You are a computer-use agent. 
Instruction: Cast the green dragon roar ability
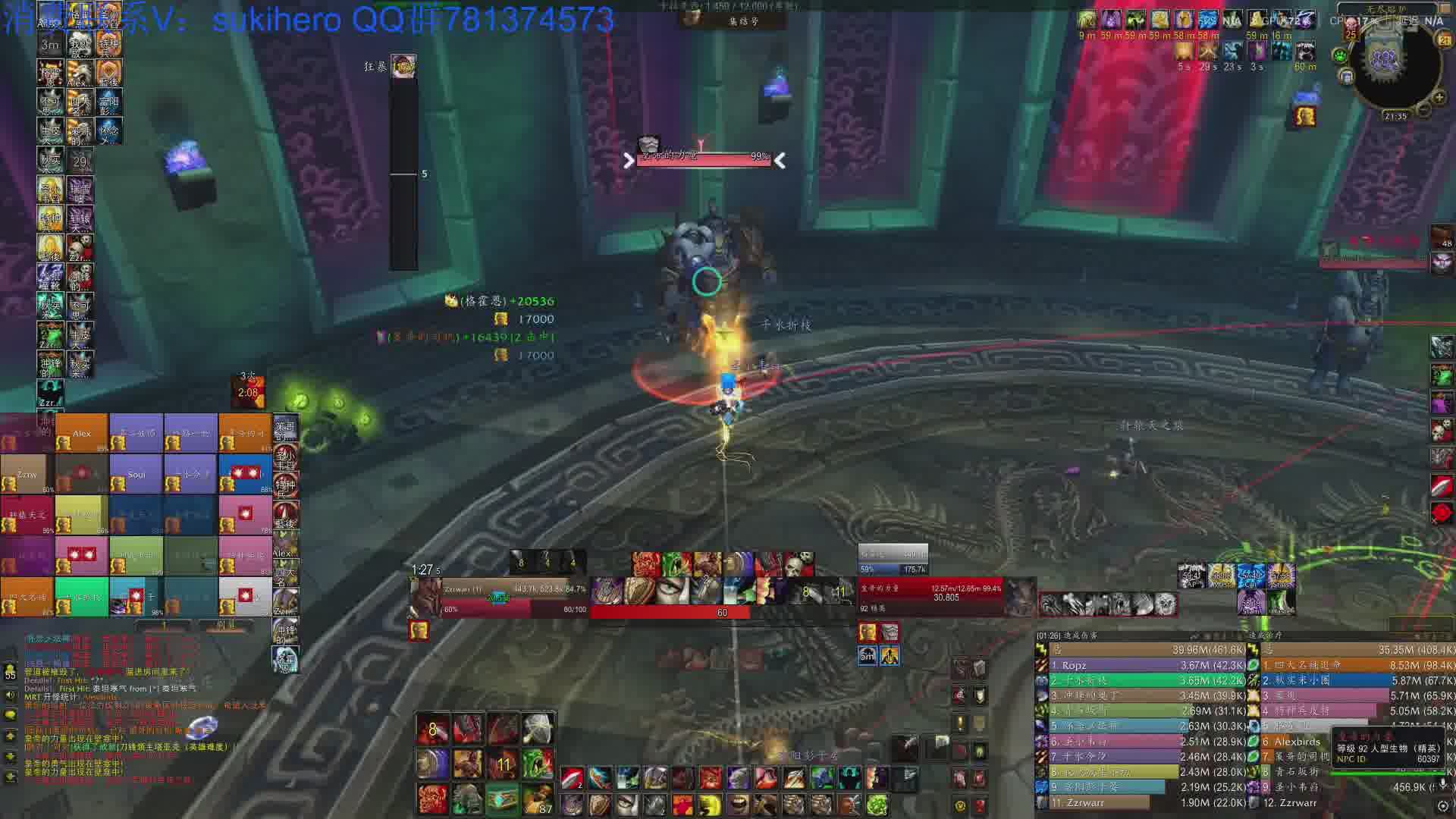(538, 763)
